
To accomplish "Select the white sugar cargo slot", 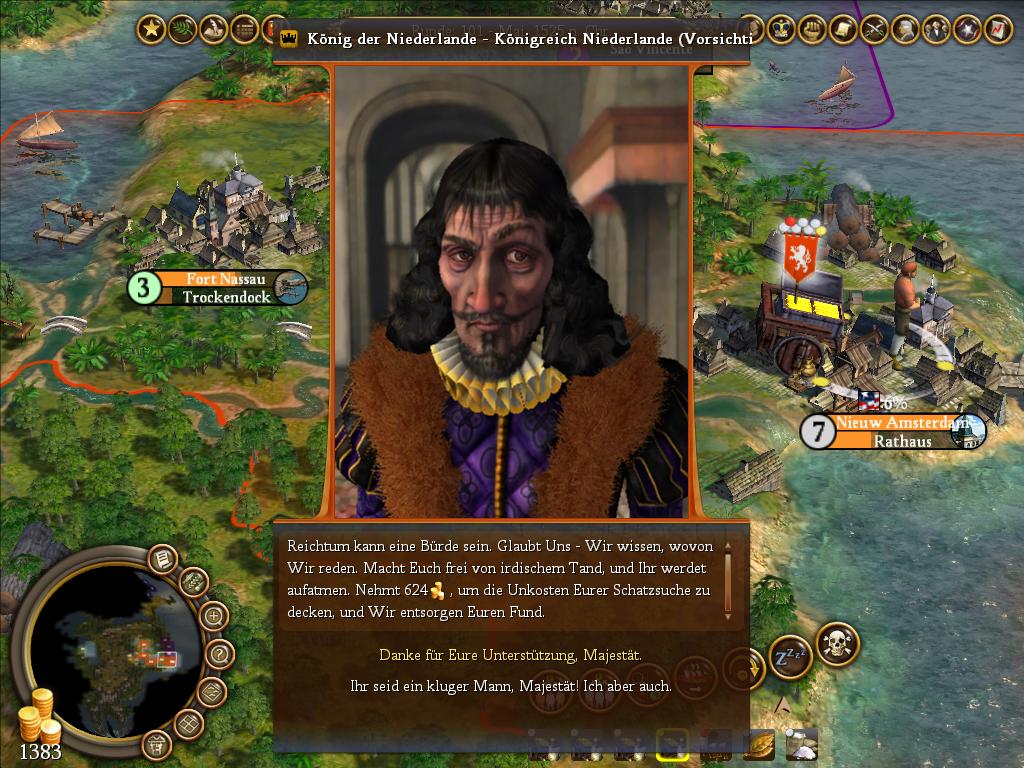I will tap(802, 744).
